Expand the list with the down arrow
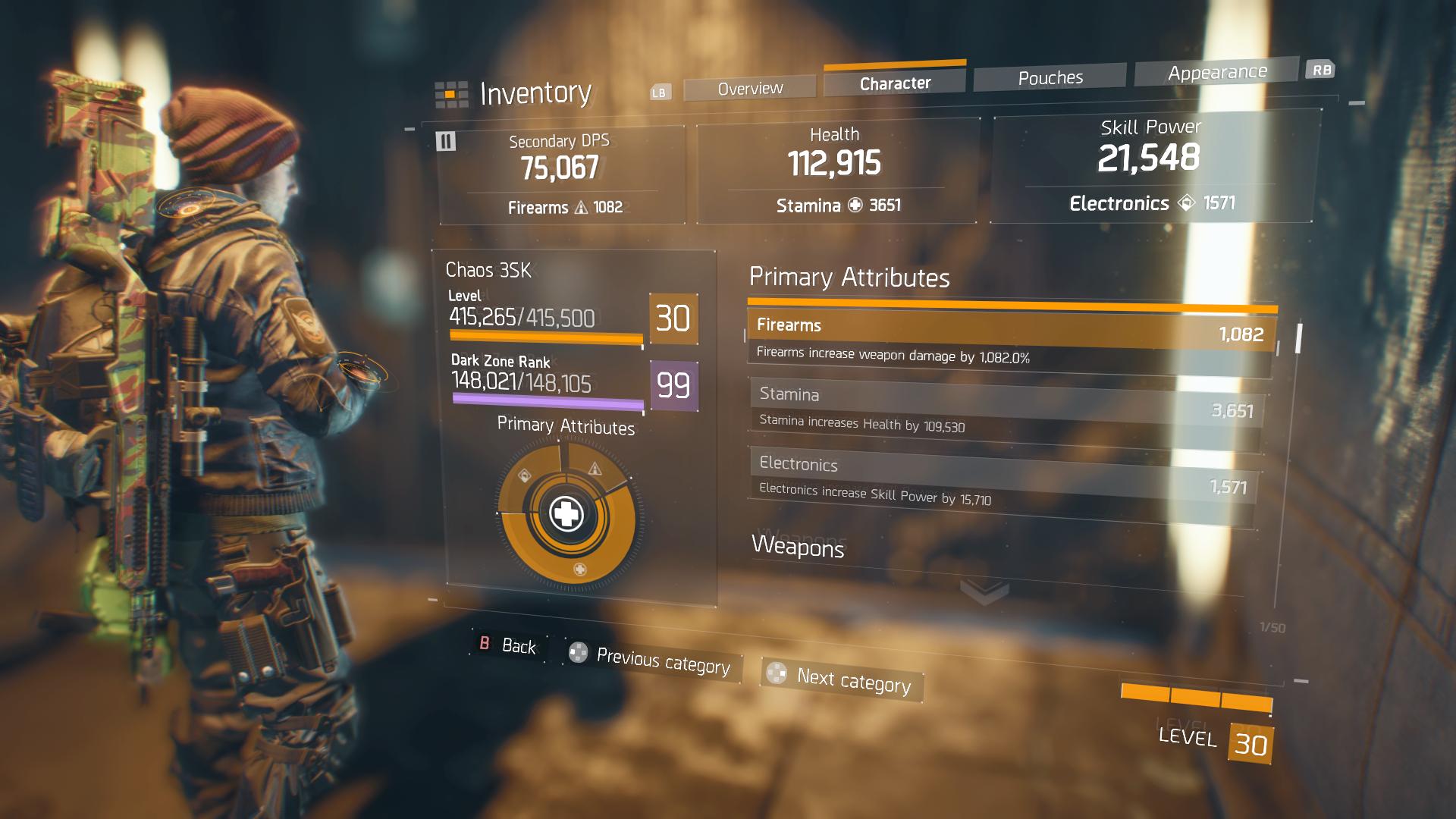This screenshot has width=1456, height=819. click(984, 590)
